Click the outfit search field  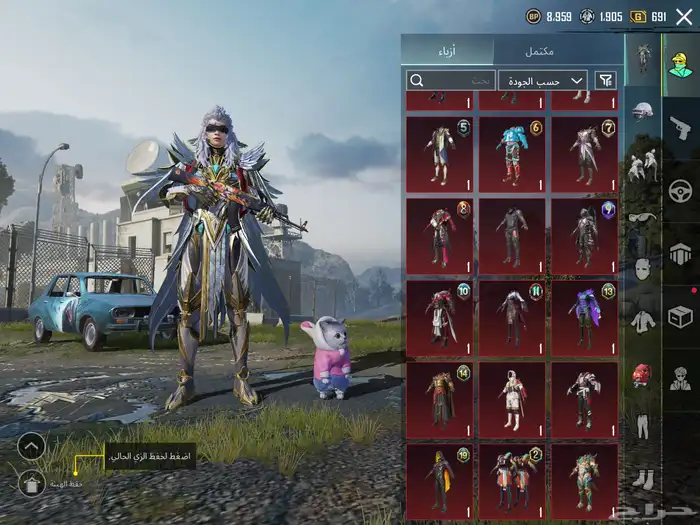(x=450, y=80)
